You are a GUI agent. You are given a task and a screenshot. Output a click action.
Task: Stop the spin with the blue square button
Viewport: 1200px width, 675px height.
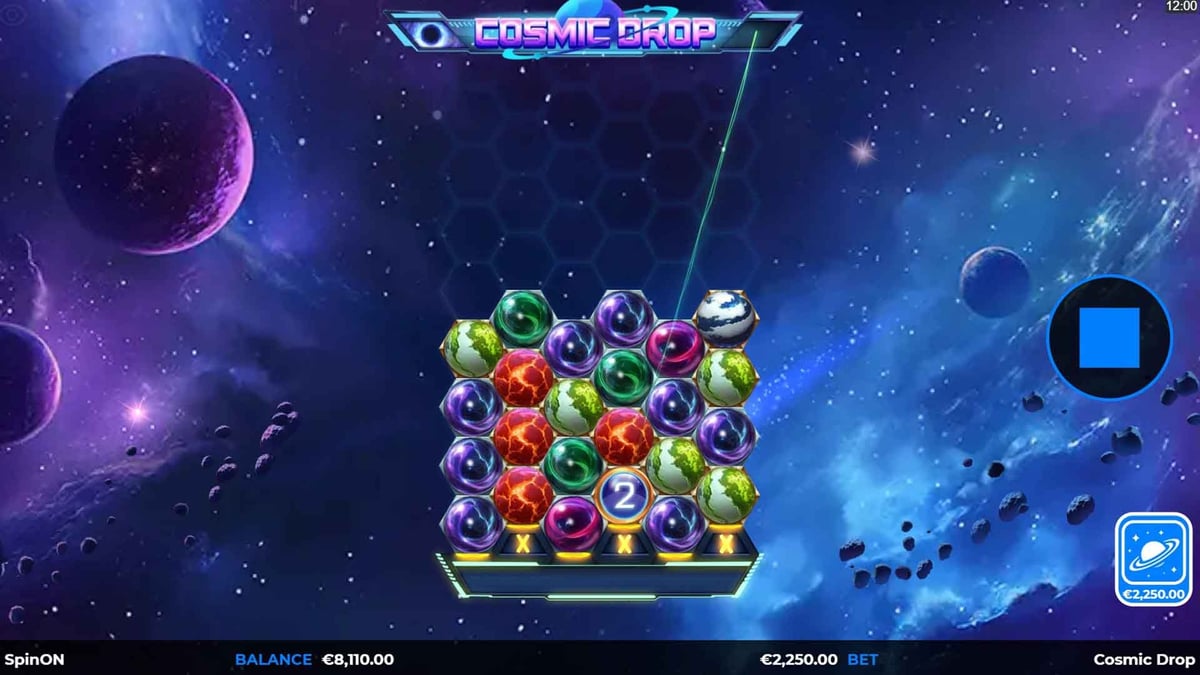[1109, 338]
